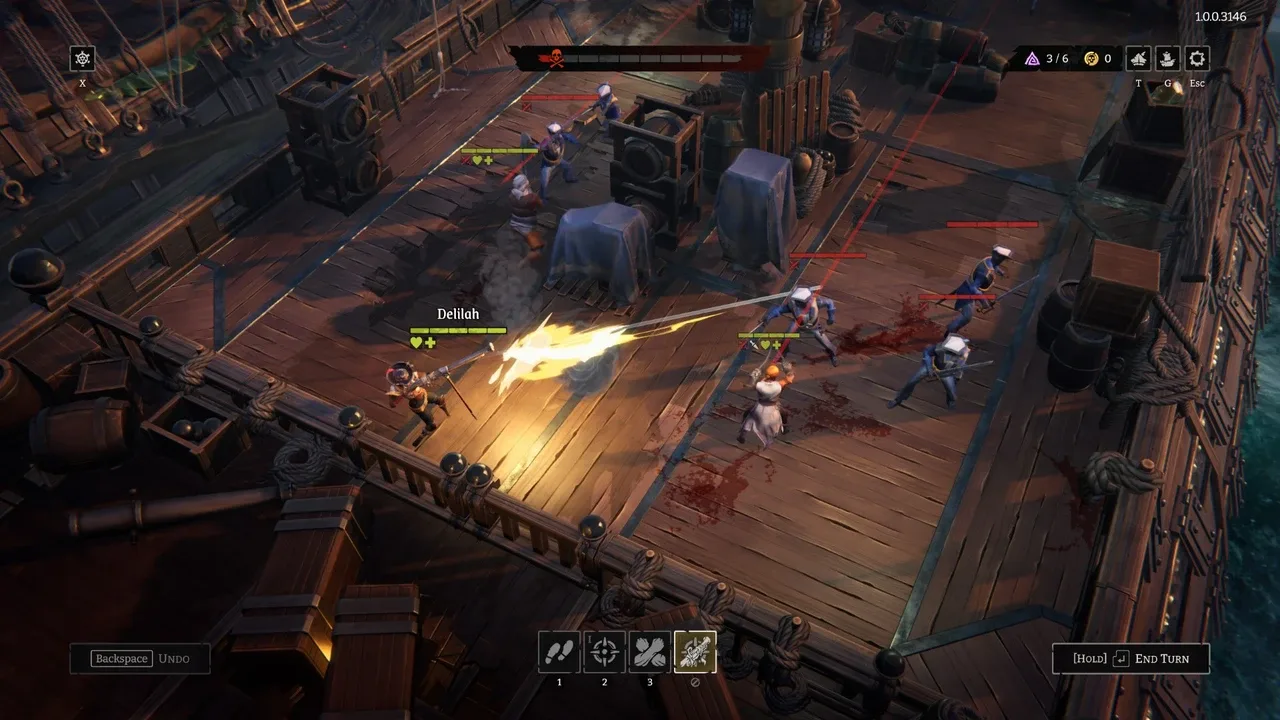1280x720 pixels.
Task: Open the galleon ship panel bound to G
Action: [x=1166, y=58]
